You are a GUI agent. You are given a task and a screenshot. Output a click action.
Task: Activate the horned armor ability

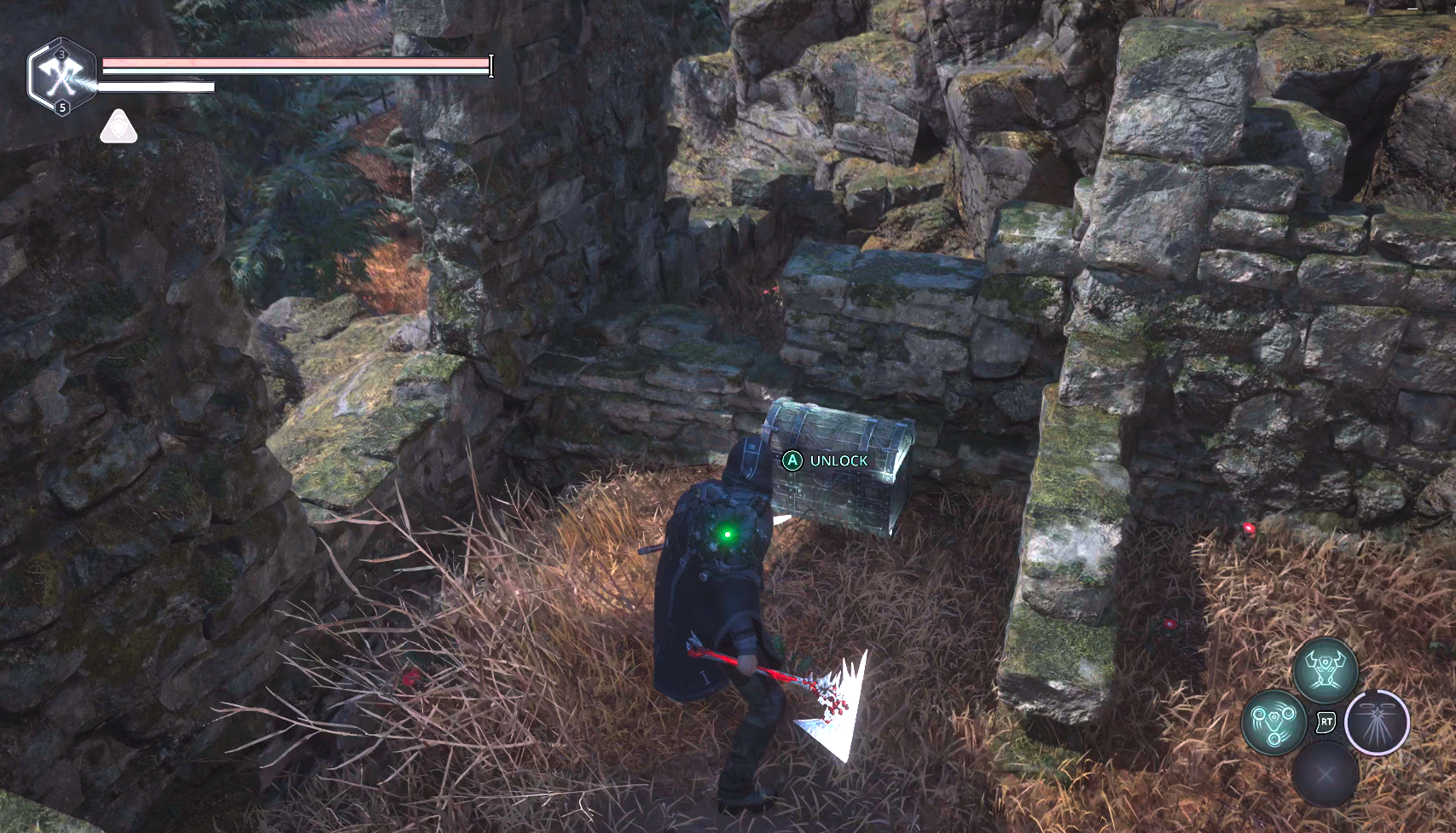tap(1325, 669)
